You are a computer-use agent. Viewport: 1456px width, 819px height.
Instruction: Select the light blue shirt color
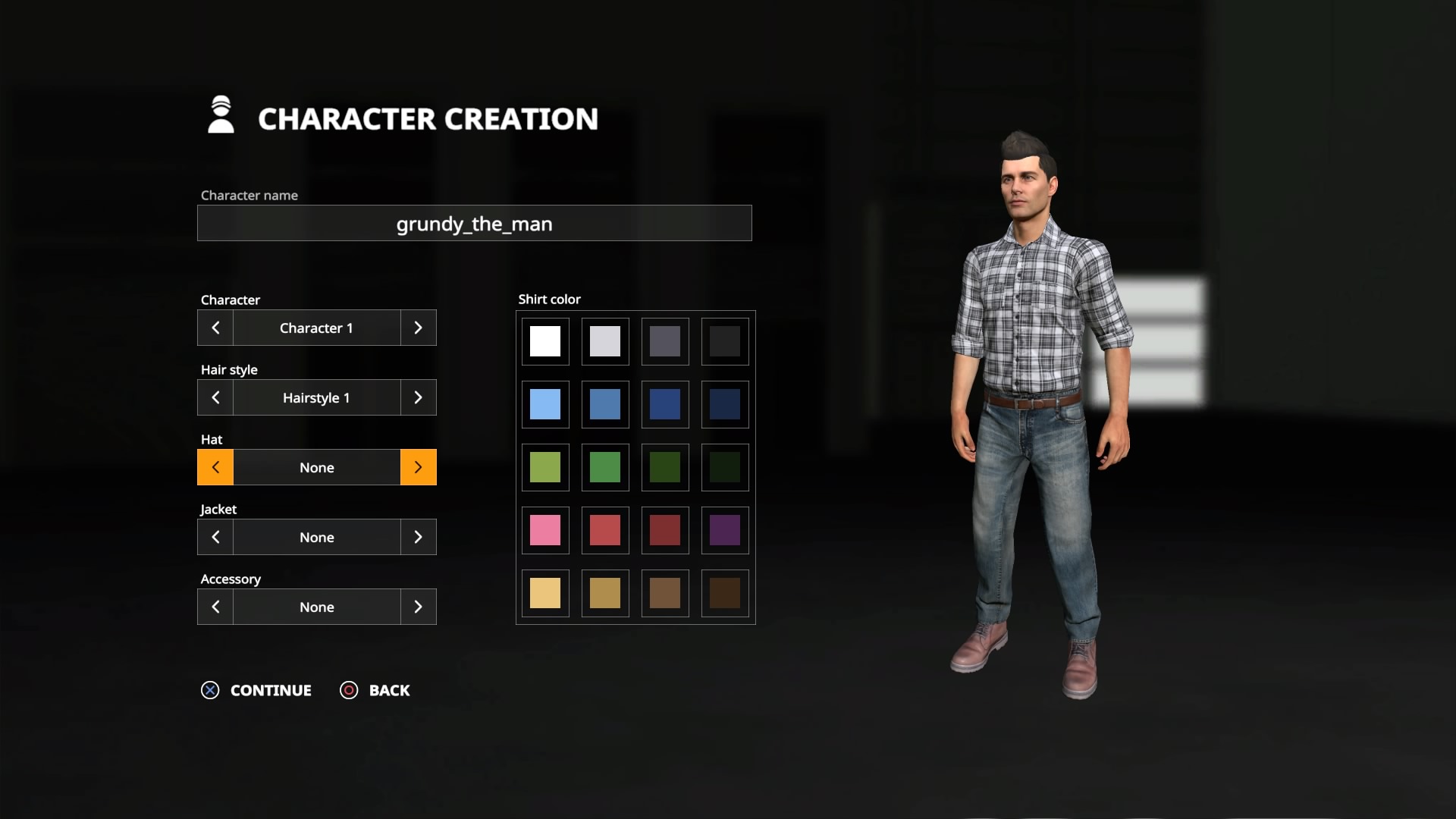tap(545, 404)
